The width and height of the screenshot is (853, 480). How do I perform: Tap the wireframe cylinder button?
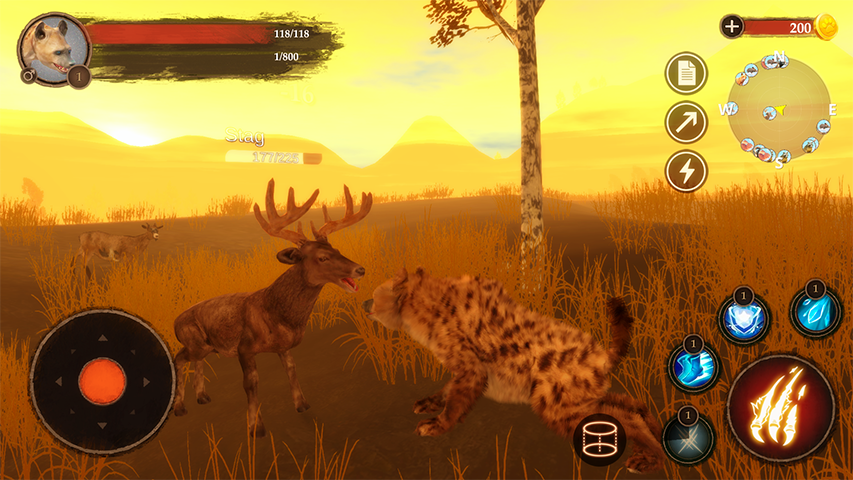(x=600, y=438)
